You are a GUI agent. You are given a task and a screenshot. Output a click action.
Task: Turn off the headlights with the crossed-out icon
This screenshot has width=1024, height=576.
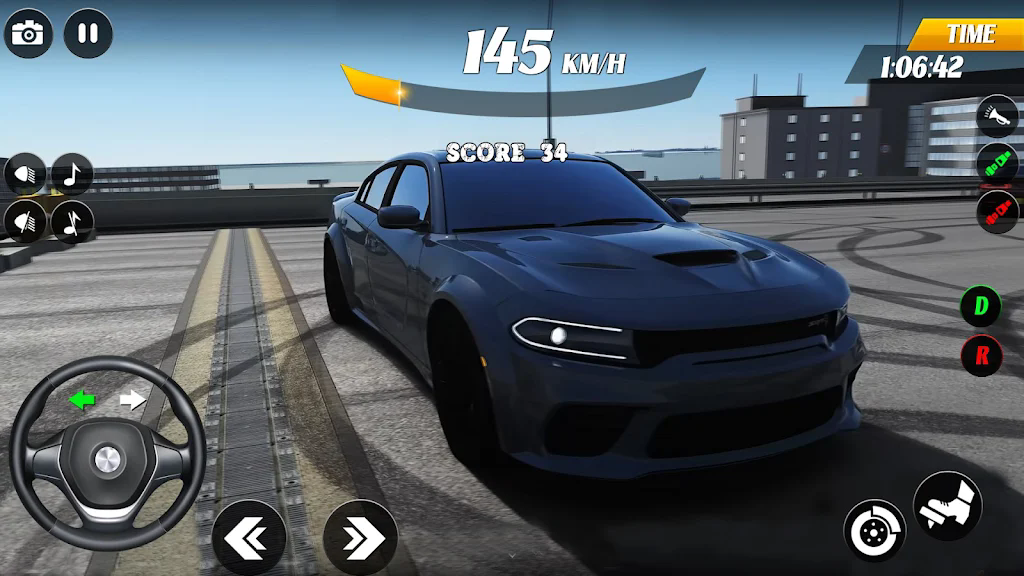click(x=25, y=221)
